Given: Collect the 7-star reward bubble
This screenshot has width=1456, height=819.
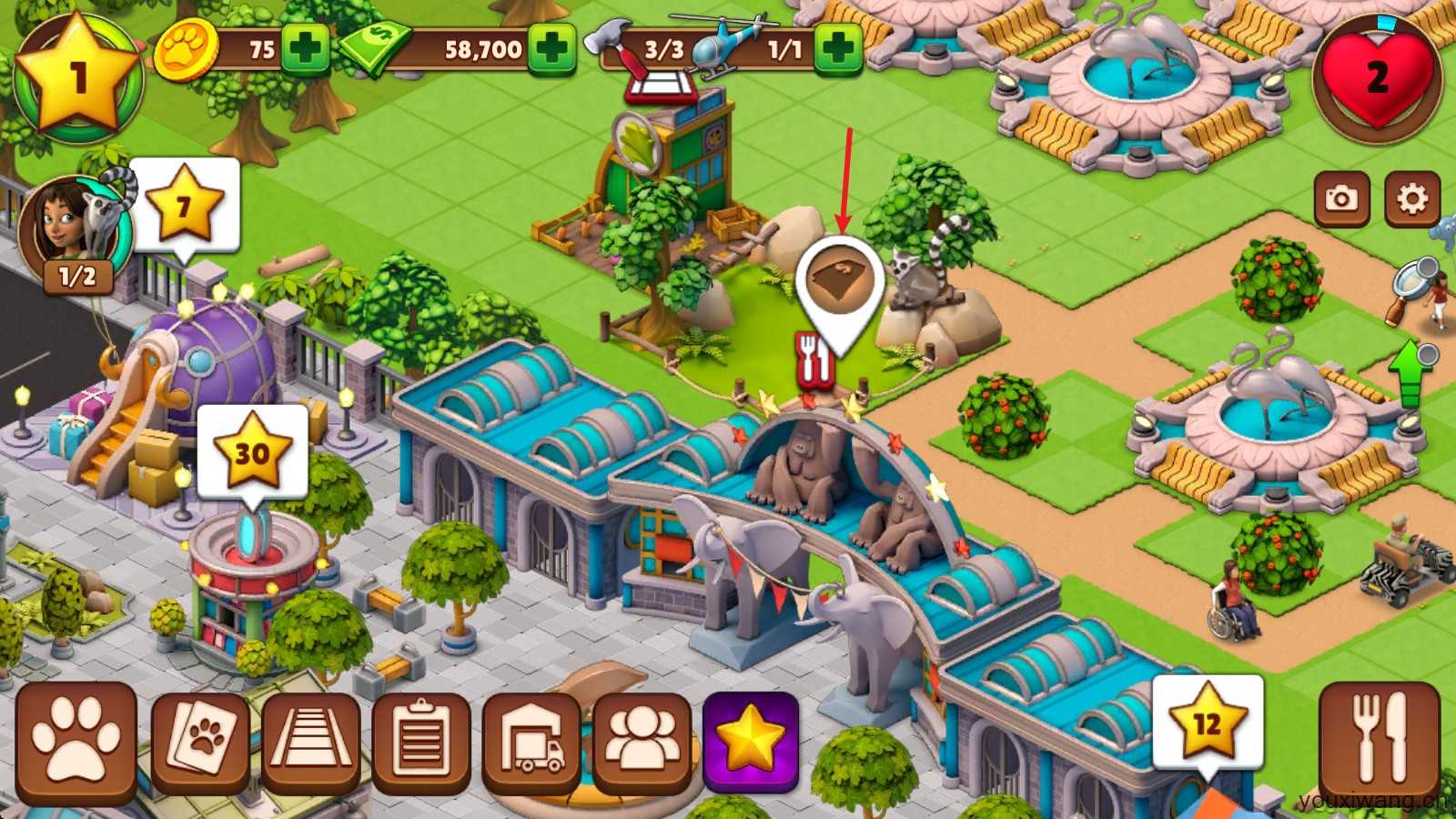Looking at the screenshot, I should (184, 206).
